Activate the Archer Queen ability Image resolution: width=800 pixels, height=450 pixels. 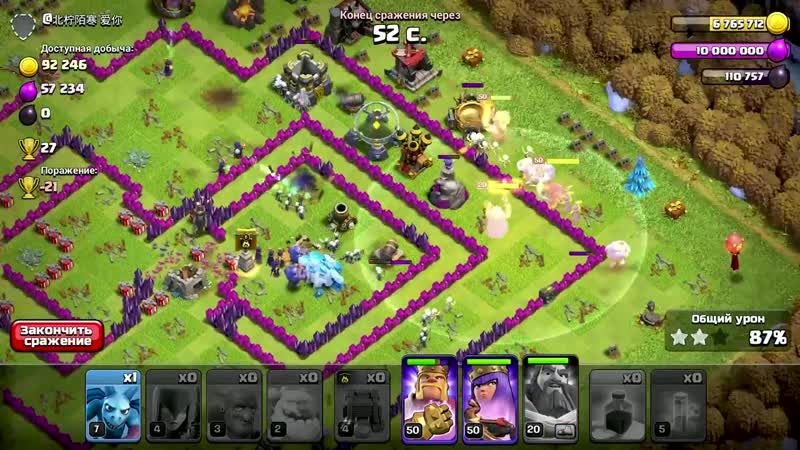(490, 400)
